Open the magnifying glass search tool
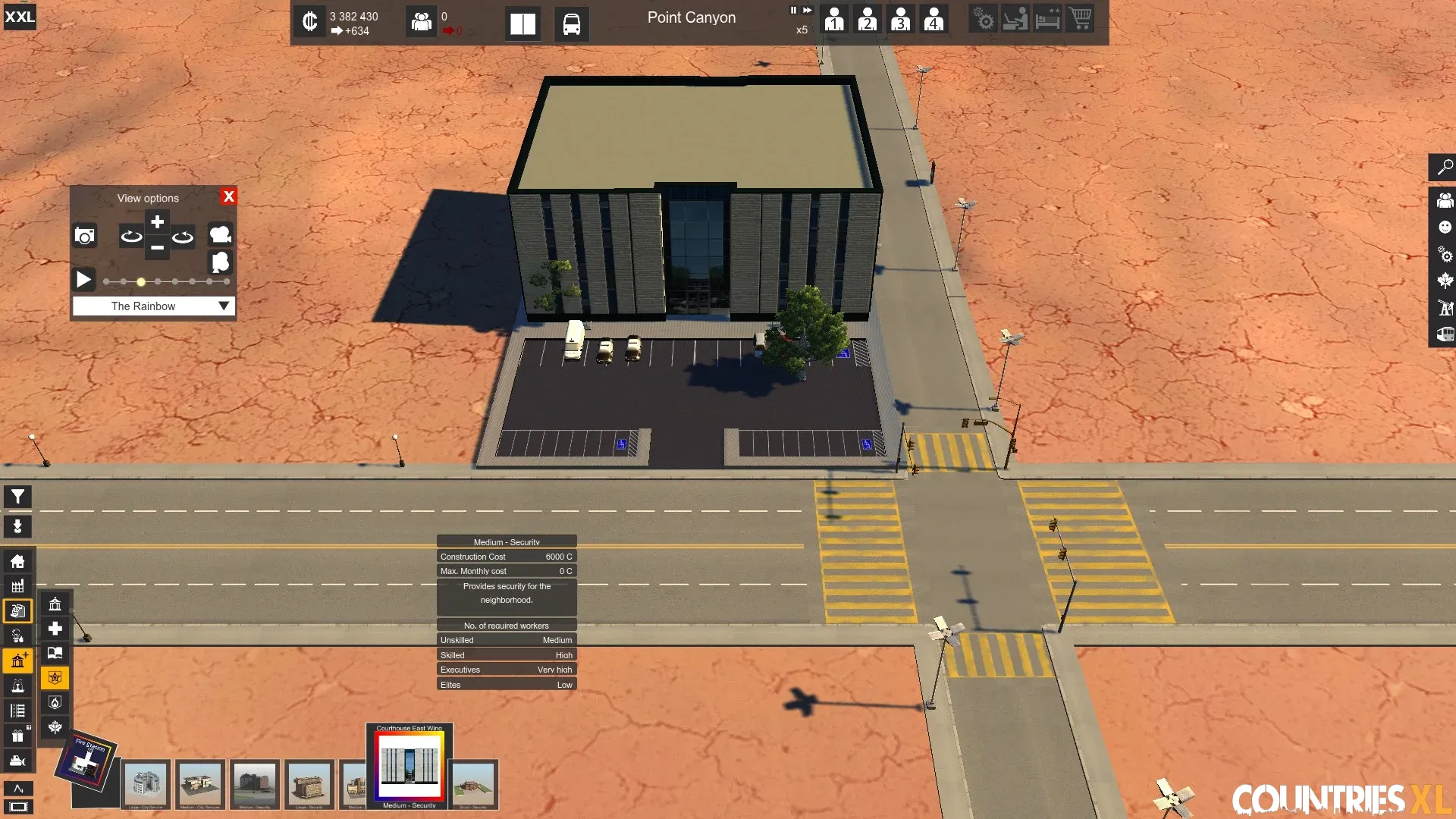This screenshot has height=819, width=1456. (x=1445, y=167)
